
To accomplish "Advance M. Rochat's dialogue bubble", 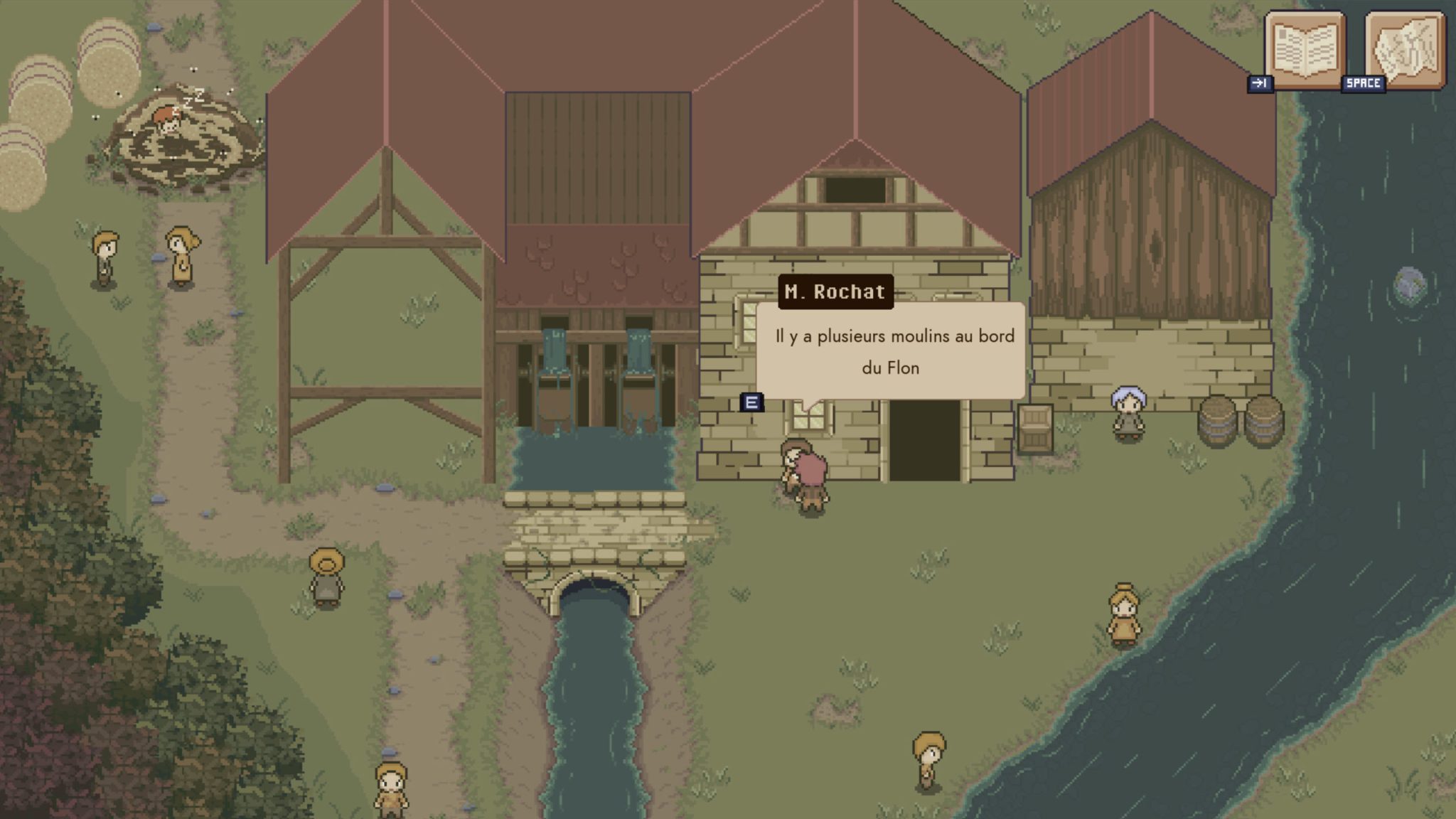I will click(x=890, y=351).
